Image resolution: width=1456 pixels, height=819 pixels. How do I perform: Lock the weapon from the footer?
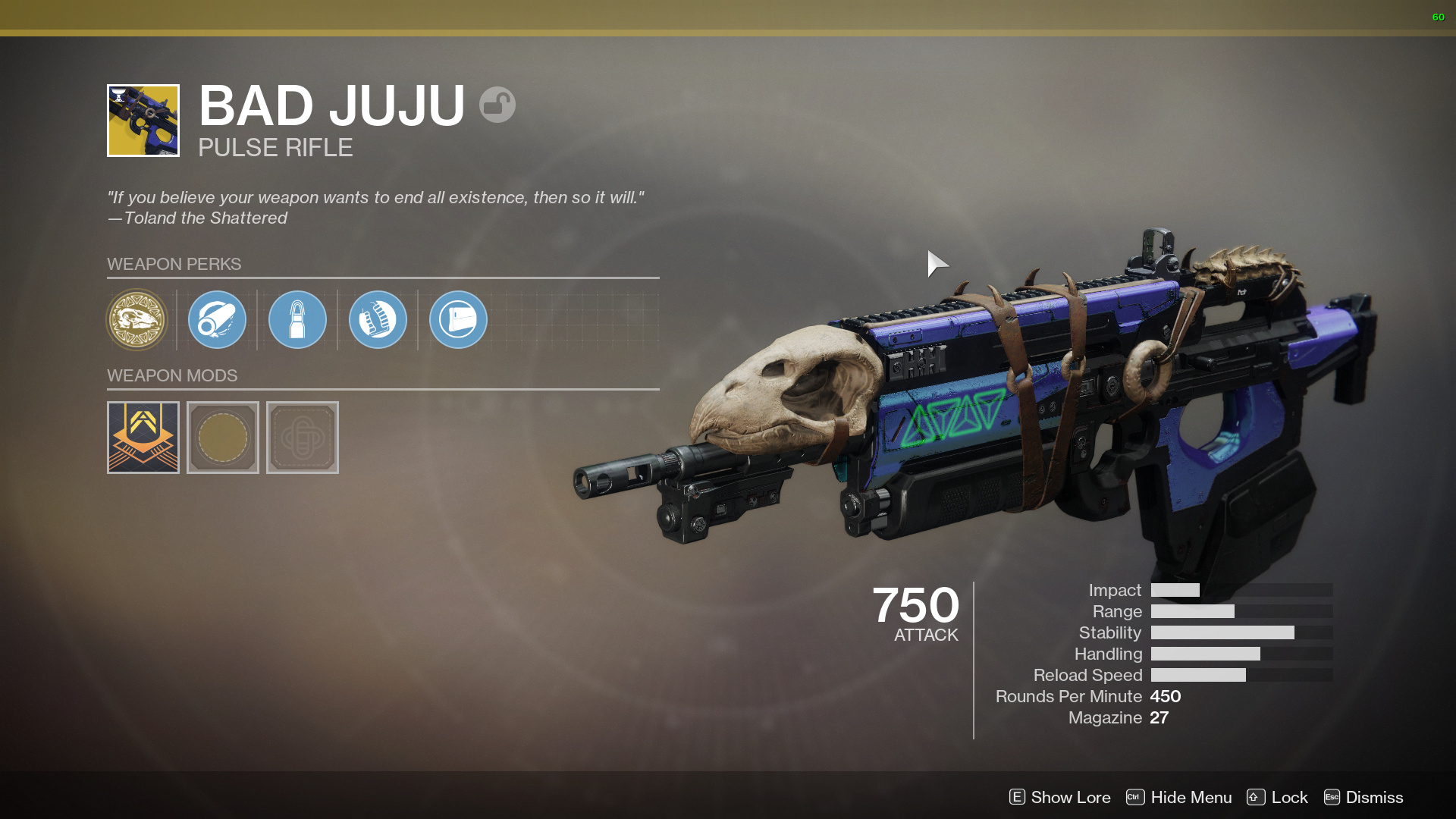1278,797
